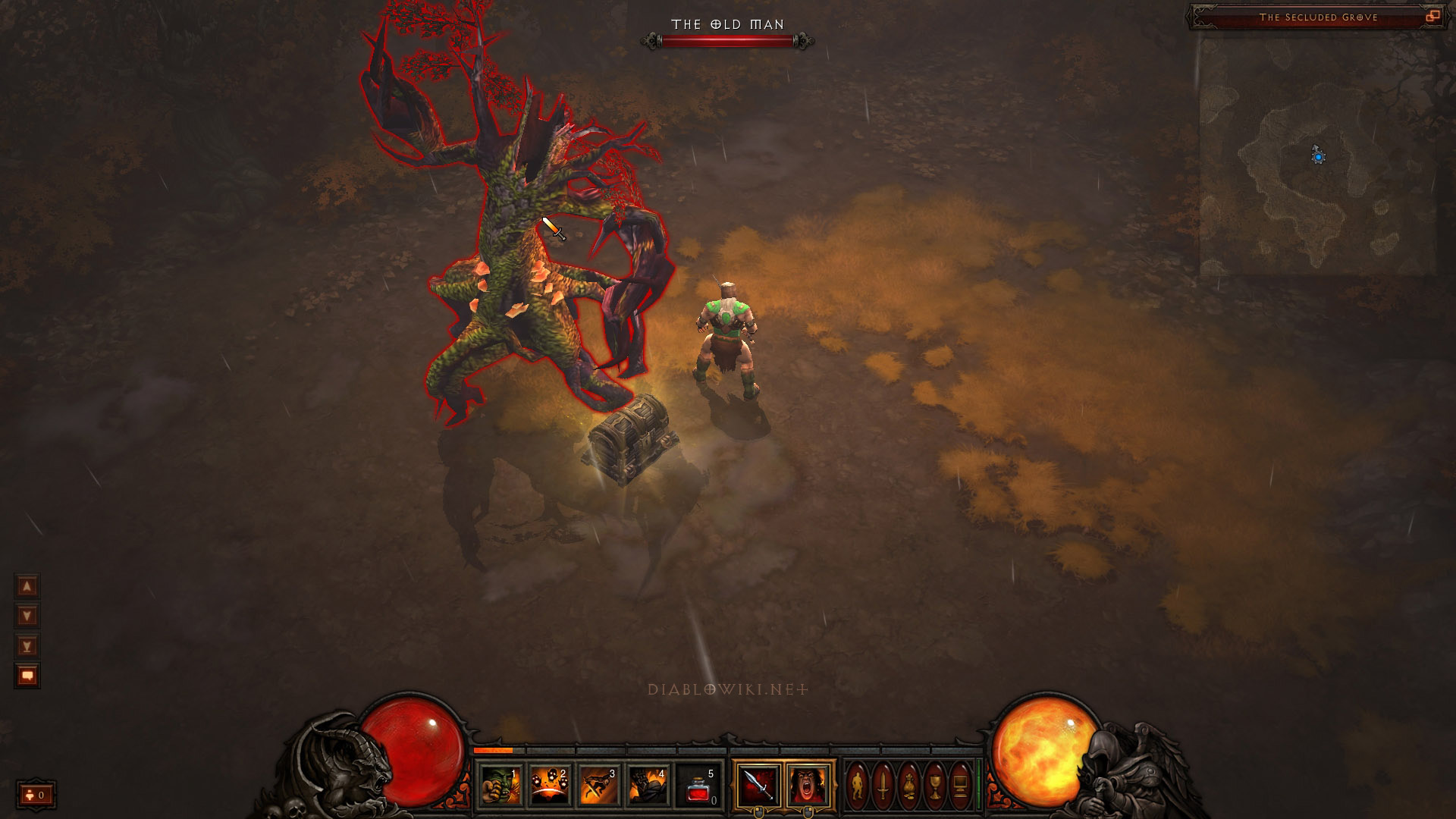Open the coin bag menu button
This screenshot has width=1456, height=819.
(x=909, y=785)
